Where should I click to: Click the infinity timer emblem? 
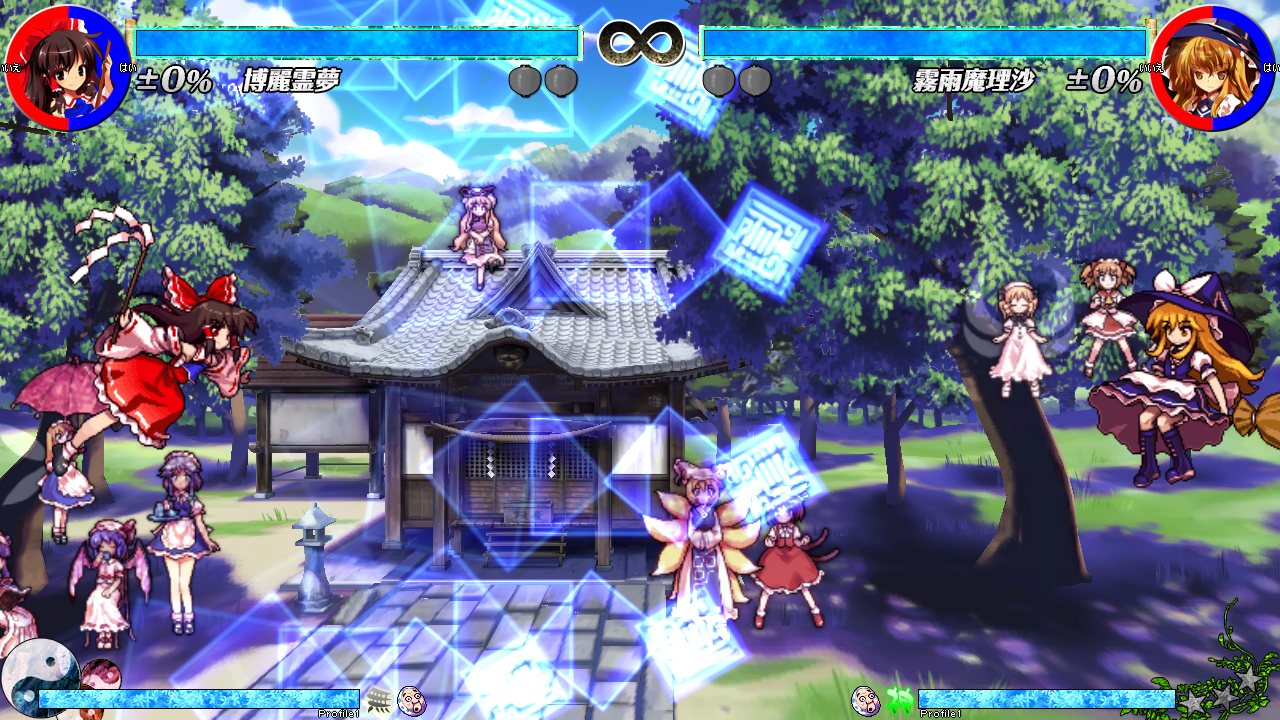[x=641, y=42]
